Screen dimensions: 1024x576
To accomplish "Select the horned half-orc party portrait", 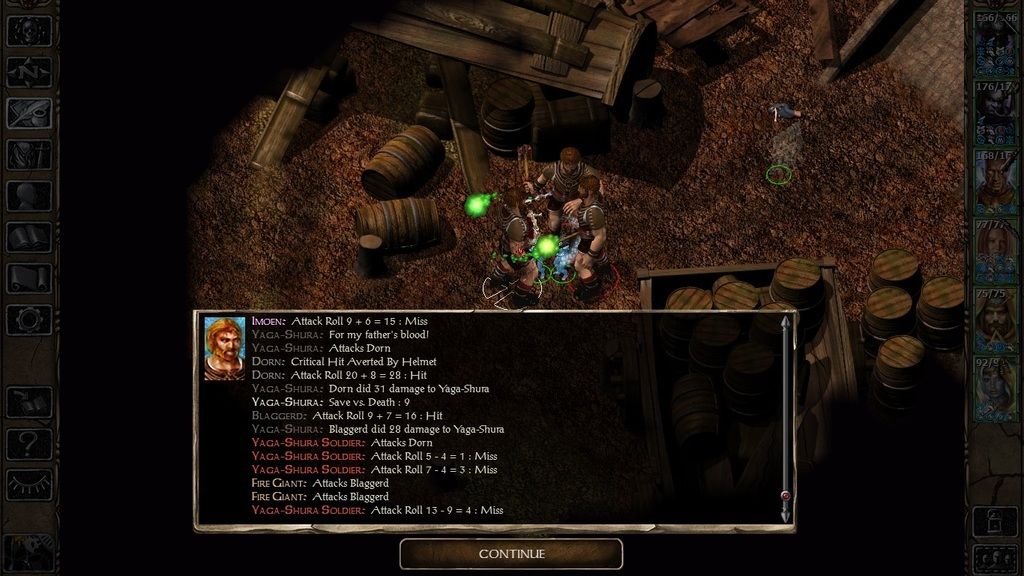I will point(995,183).
